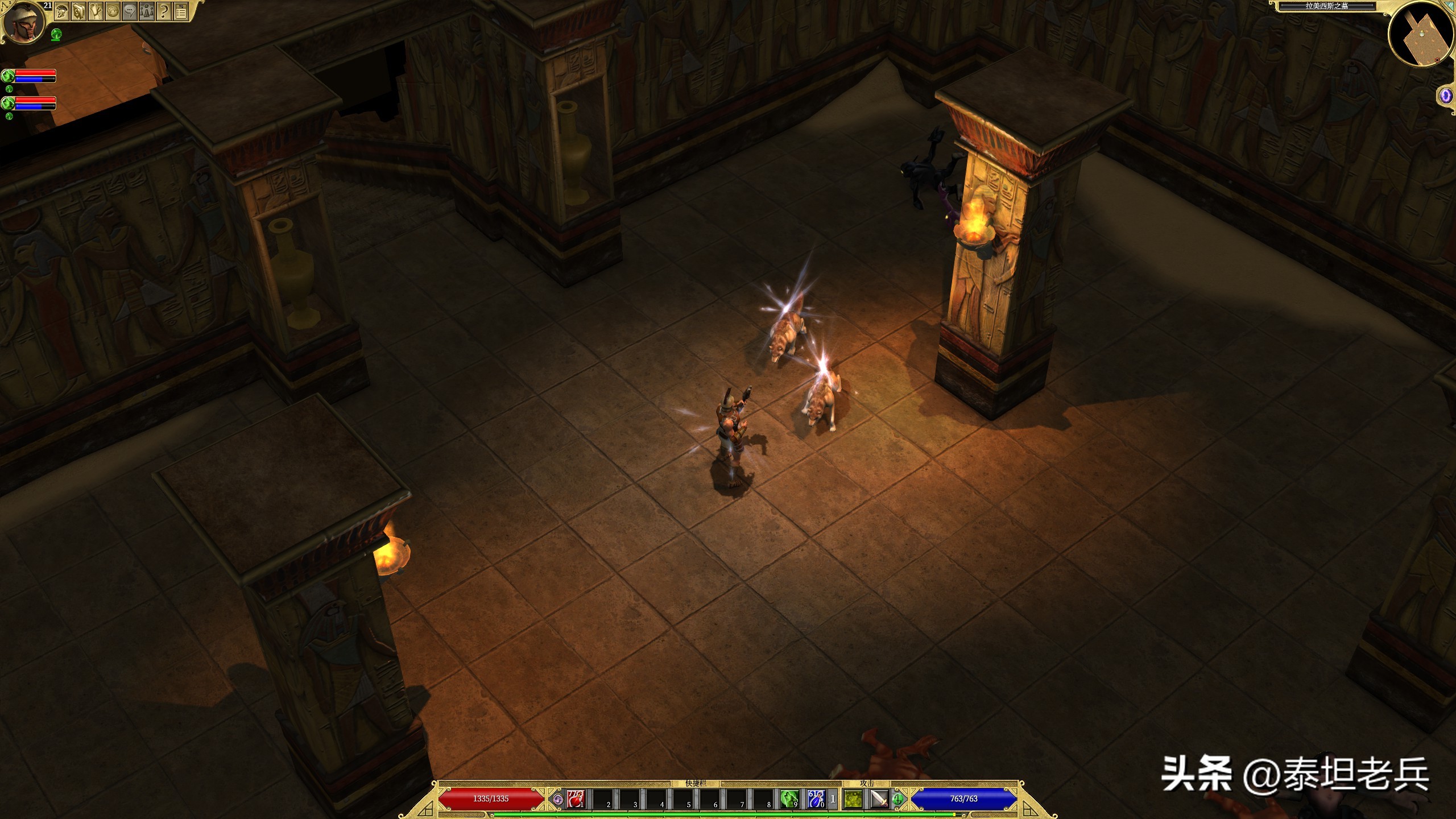
Task: Open the character window via the helmet icon
Action: click(x=61, y=11)
